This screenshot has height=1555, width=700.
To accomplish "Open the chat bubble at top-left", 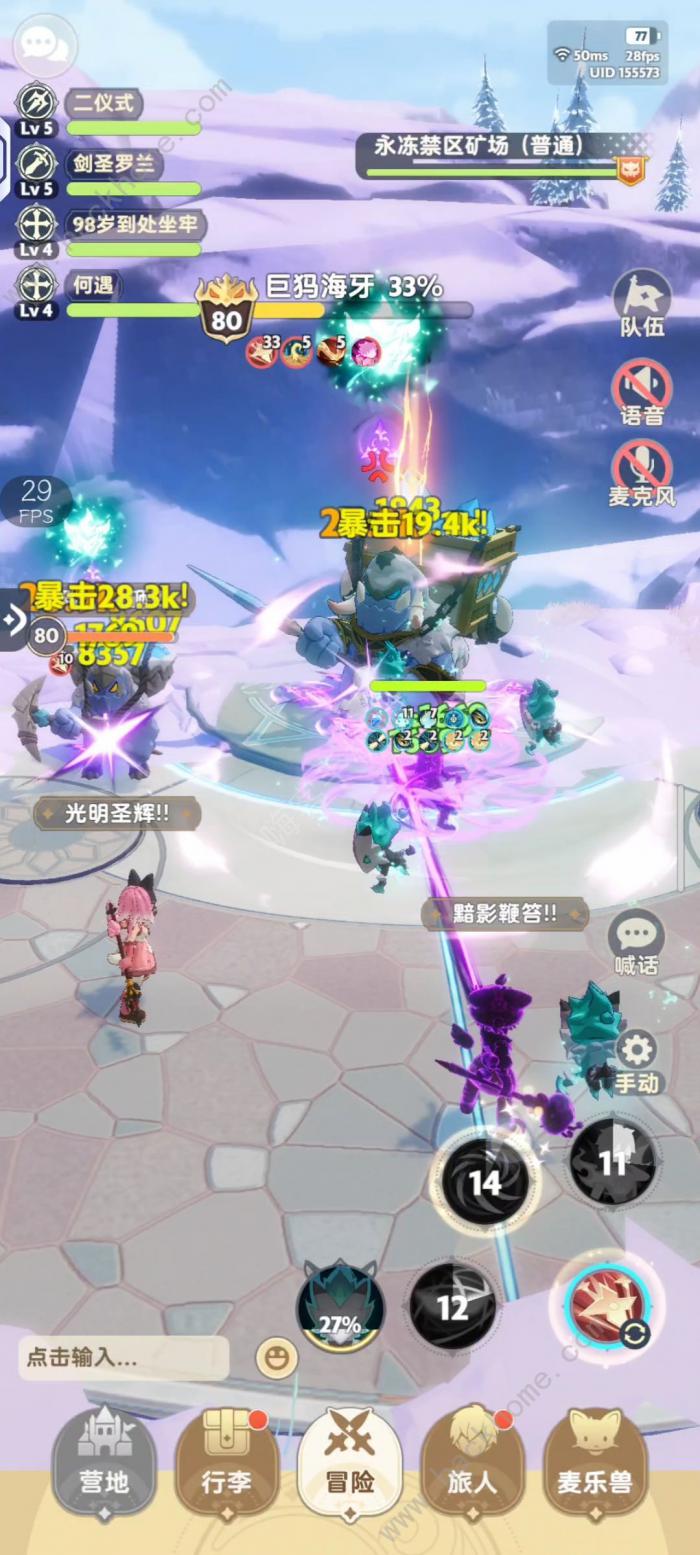I will point(43,44).
